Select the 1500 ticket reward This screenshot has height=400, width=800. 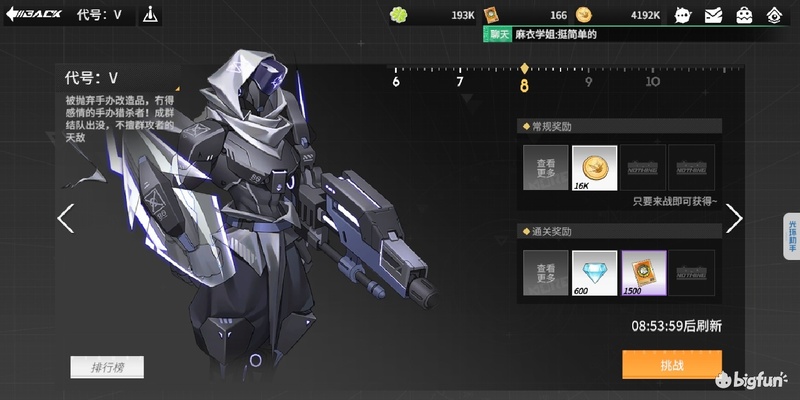click(x=643, y=273)
